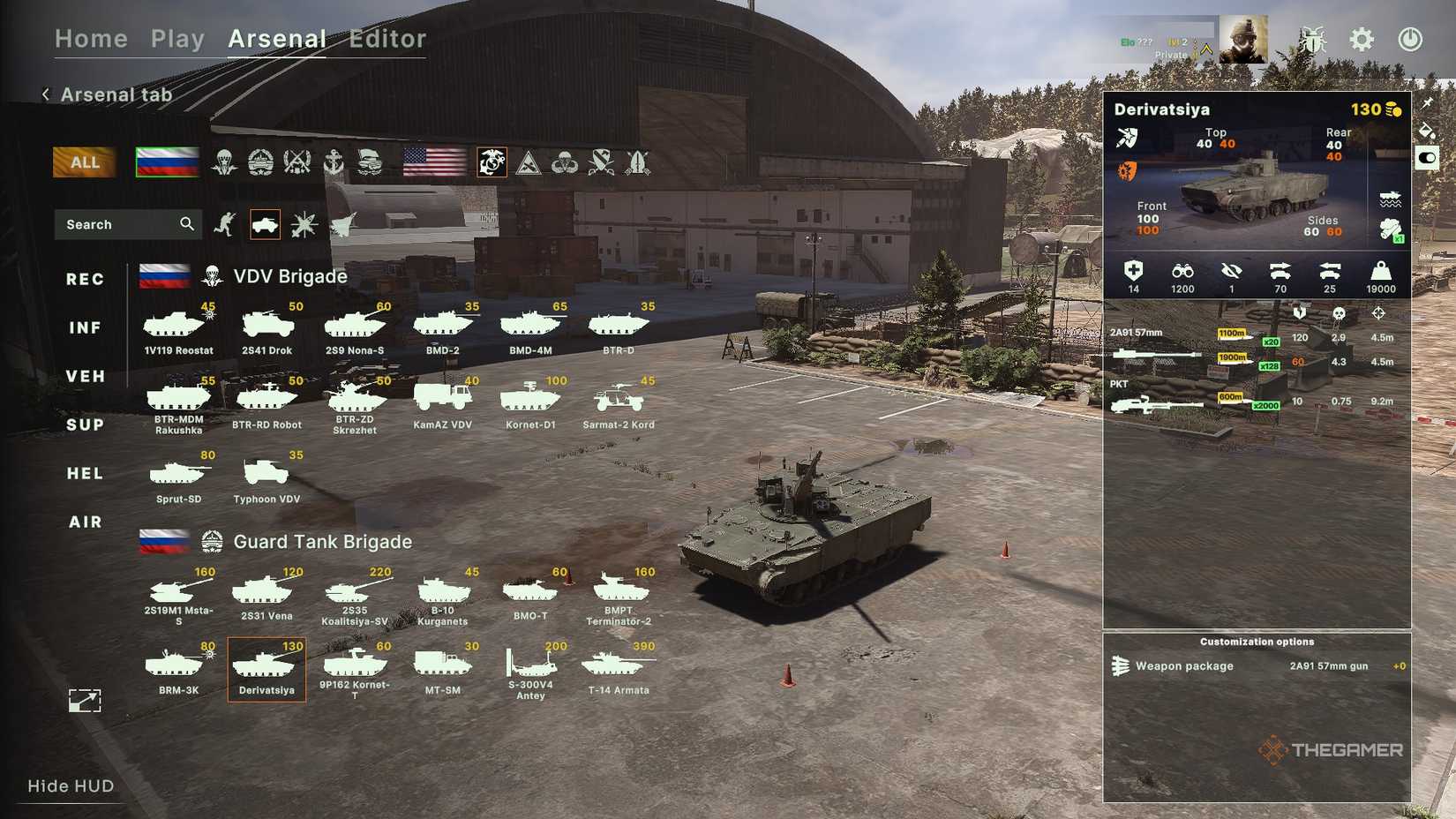Select the ALL factions filter
The width and height of the screenshot is (1456, 819).
(x=85, y=162)
